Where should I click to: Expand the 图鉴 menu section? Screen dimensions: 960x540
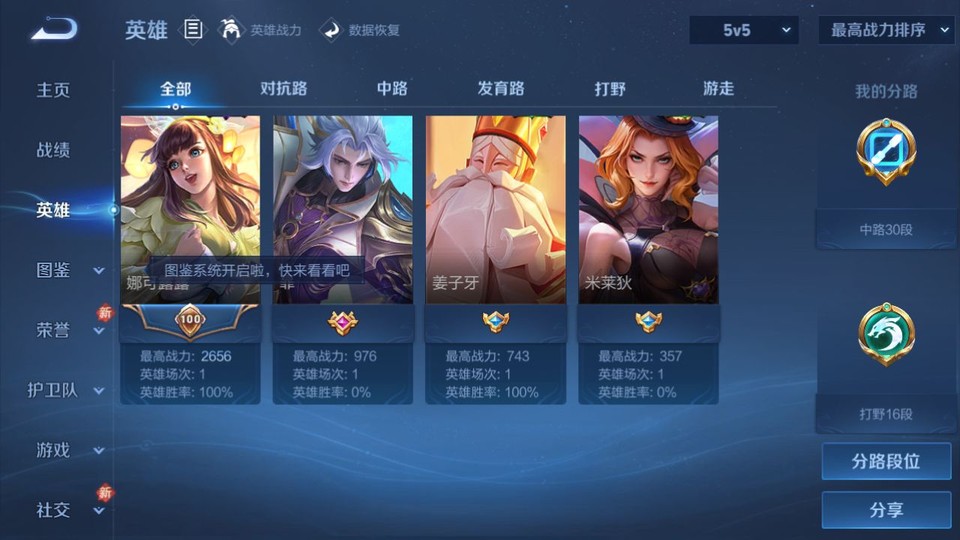[x=66, y=270]
